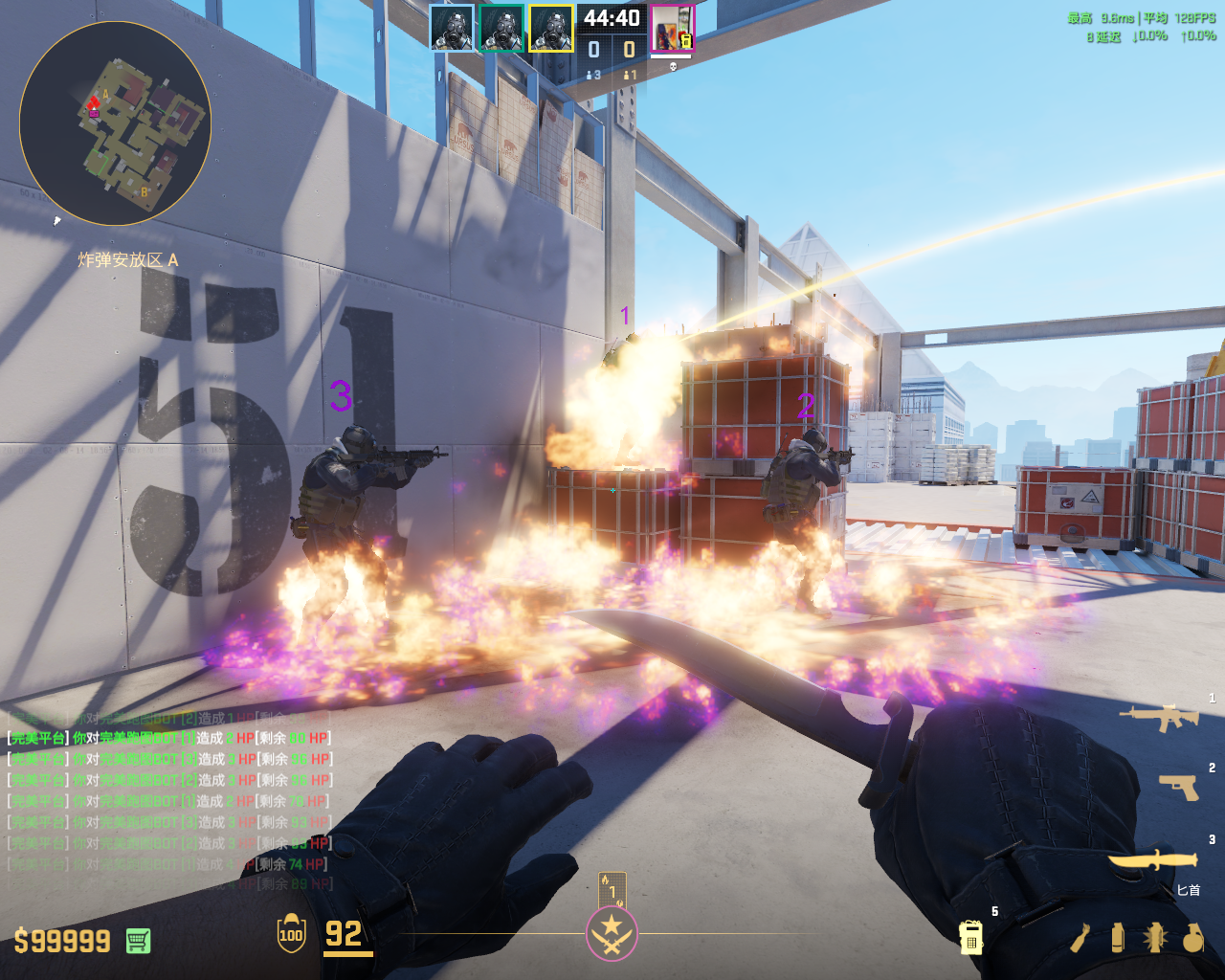This screenshot has height=980, width=1225.
Task: Choose the molotov grenade icon
Action: [1081, 938]
